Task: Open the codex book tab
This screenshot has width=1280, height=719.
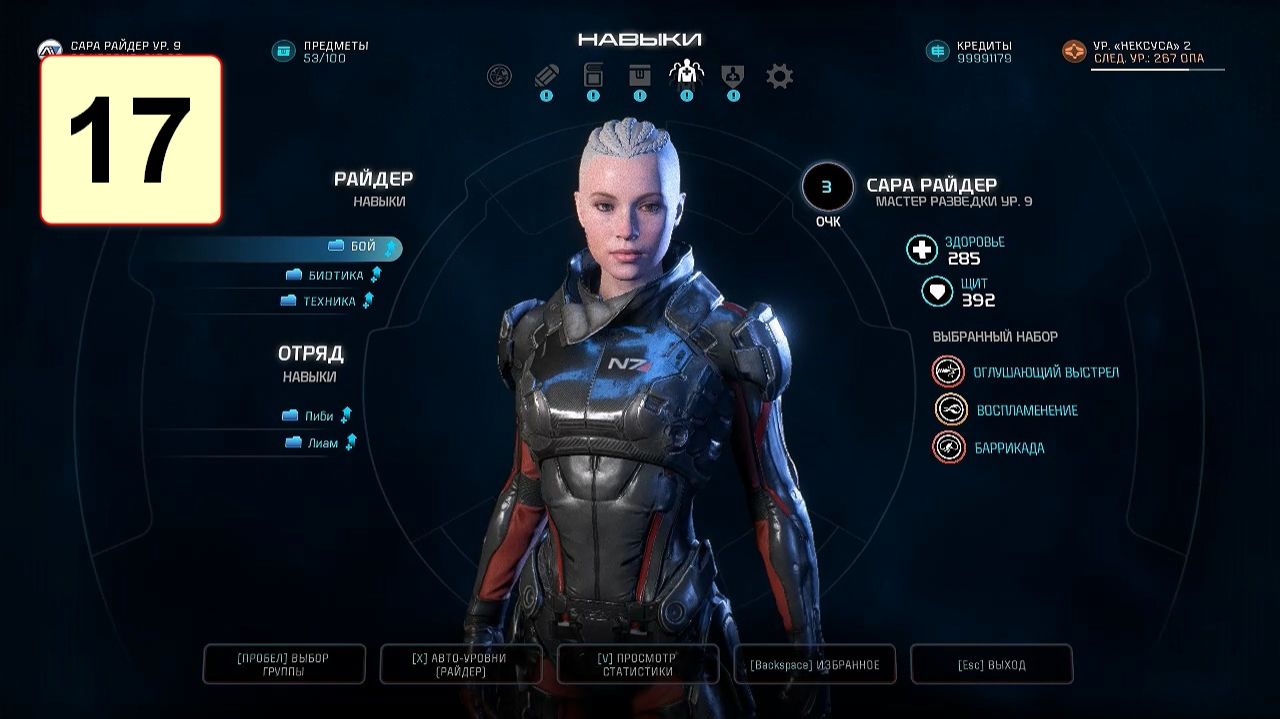Action: pyautogui.click(x=593, y=76)
